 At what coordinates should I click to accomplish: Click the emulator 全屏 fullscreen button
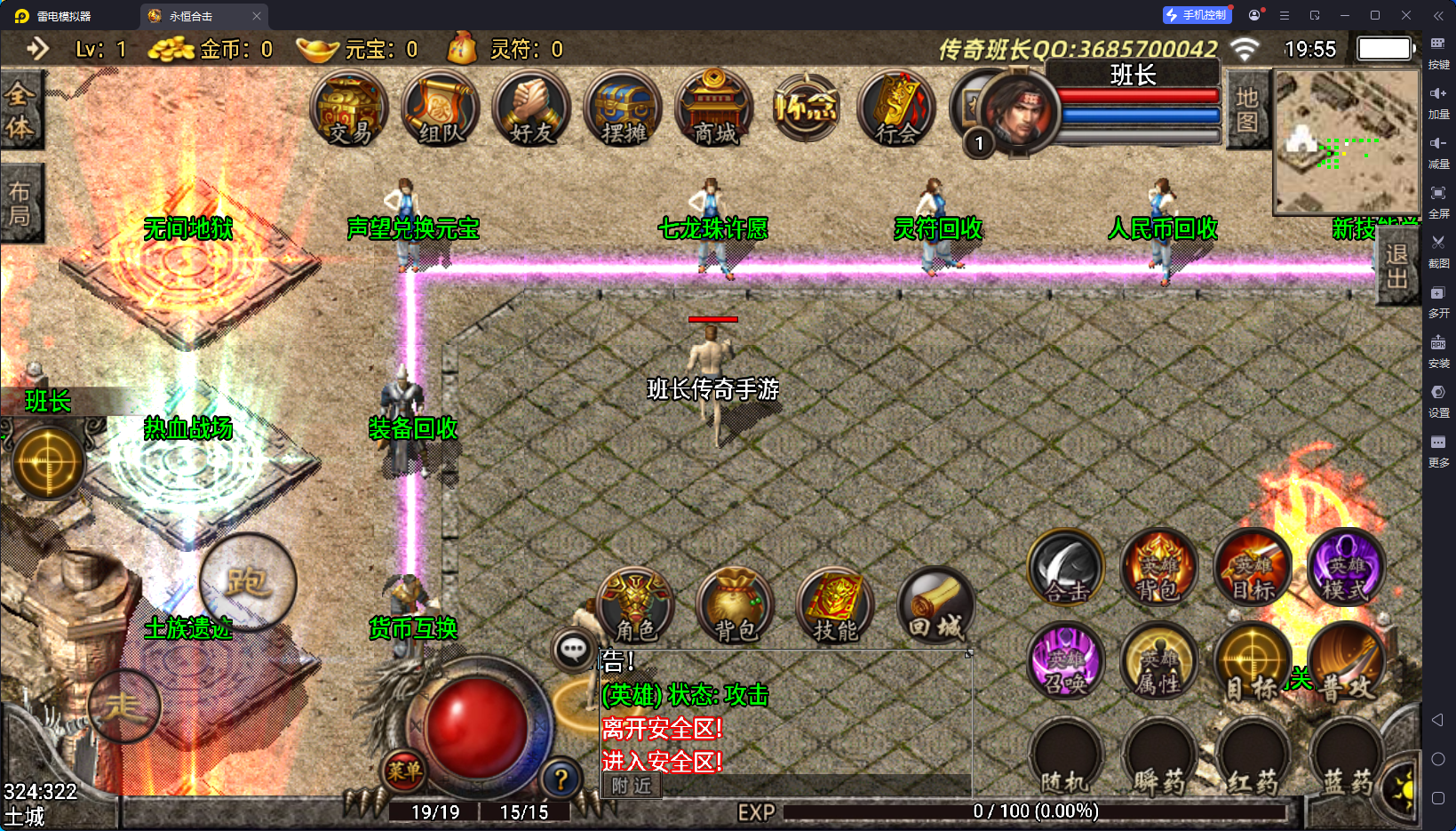(1438, 199)
